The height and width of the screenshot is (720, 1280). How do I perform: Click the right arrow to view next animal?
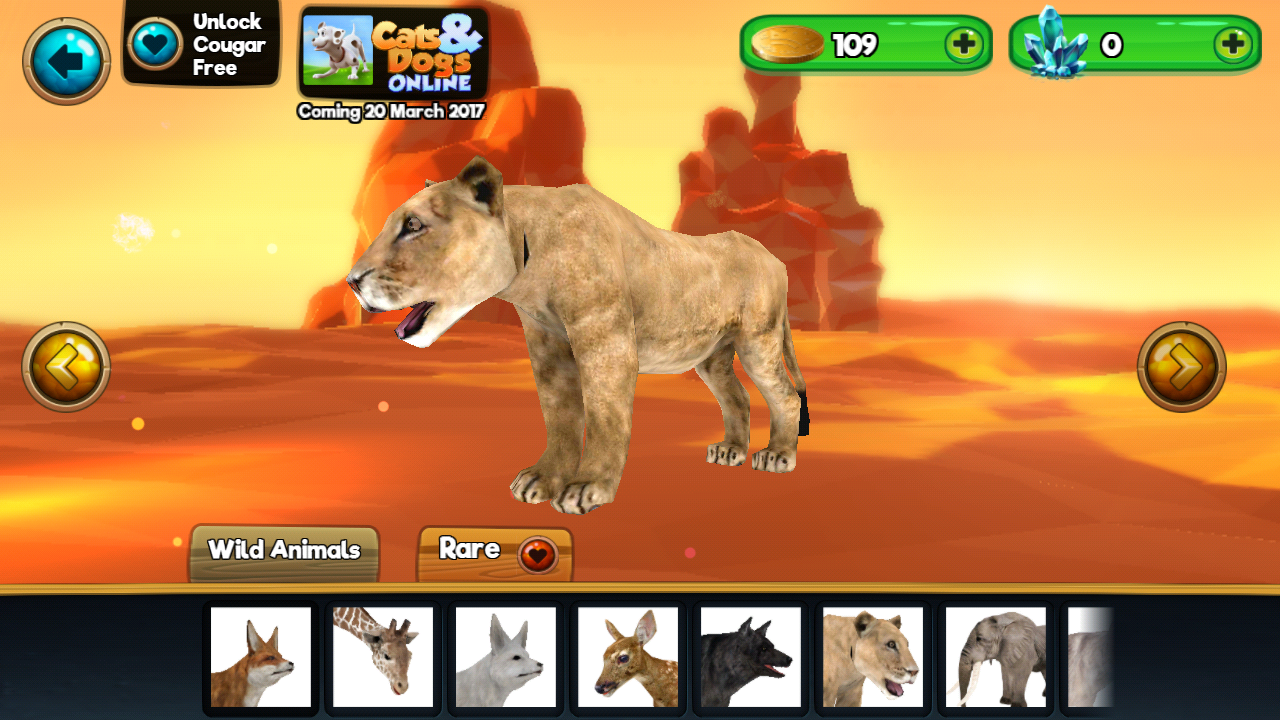point(1183,366)
